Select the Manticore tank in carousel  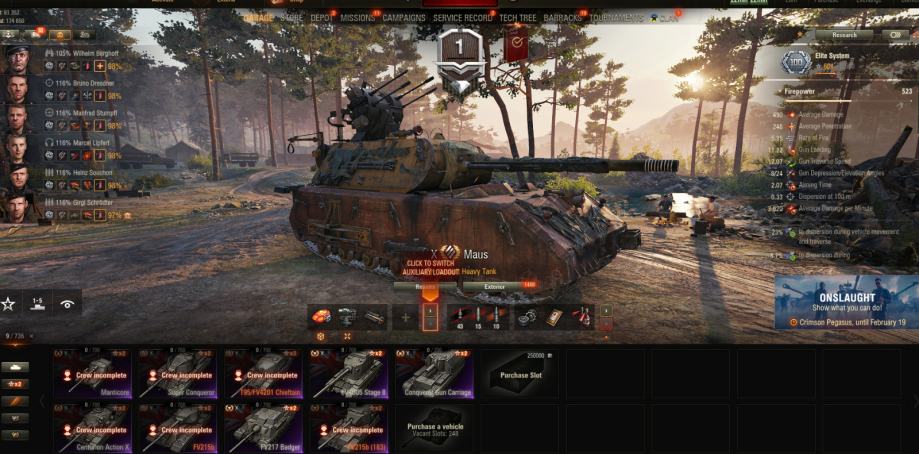[x=92, y=373]
